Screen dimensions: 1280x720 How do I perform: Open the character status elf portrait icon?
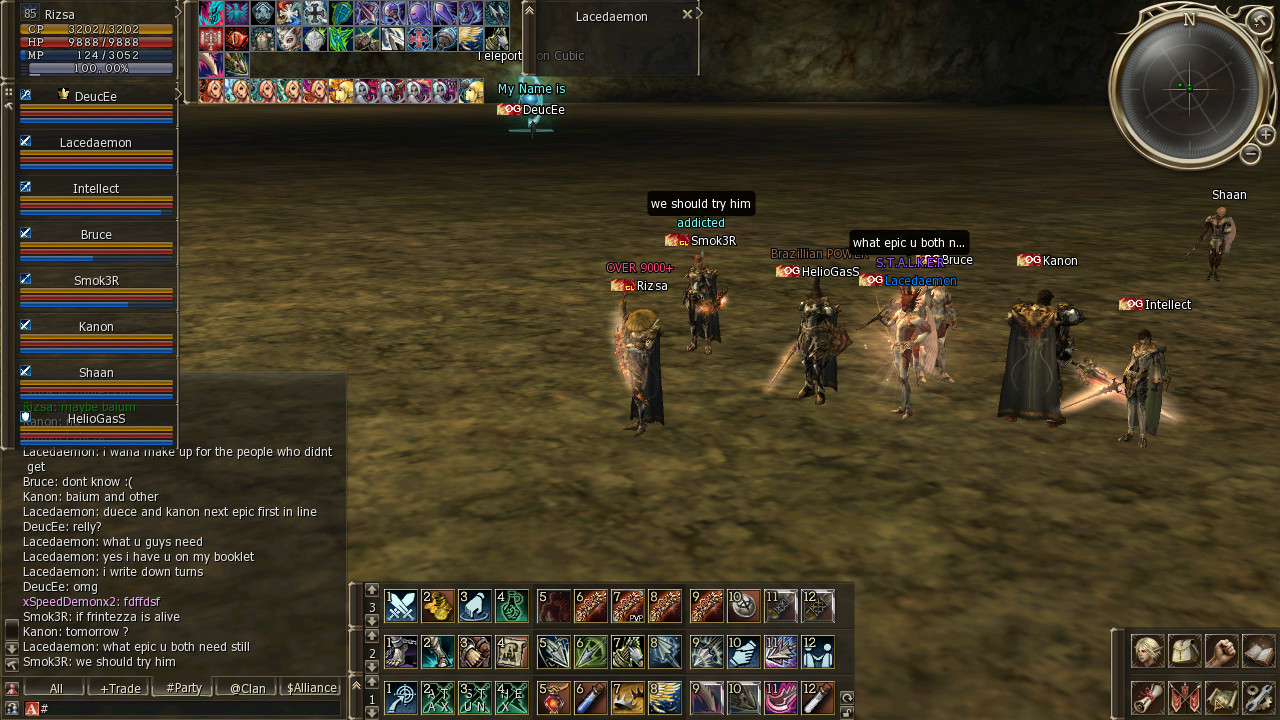coord(1147,651)
